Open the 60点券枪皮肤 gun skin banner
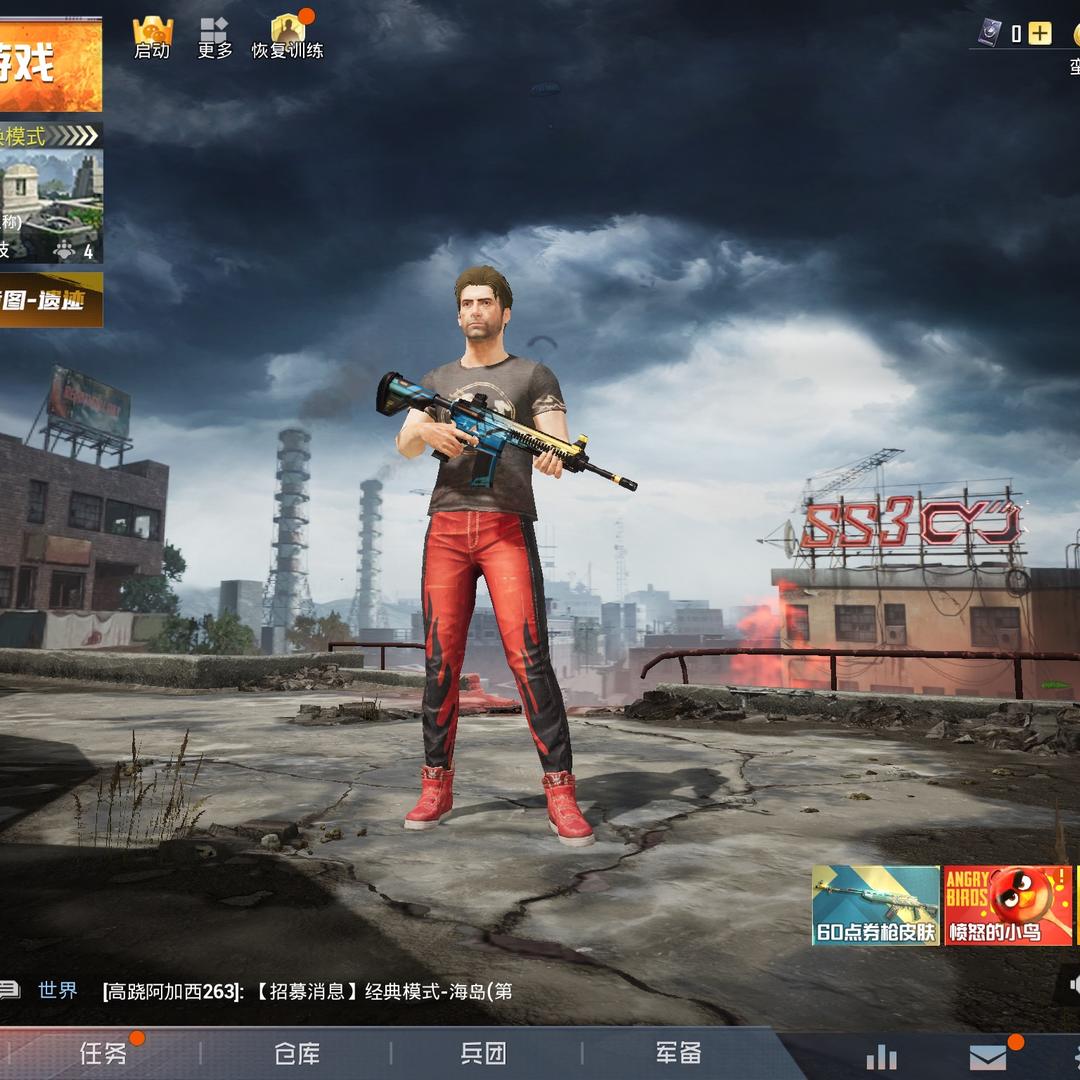Image resolution: width=1080 pixels, height=1080 pixels. pyautogui.click(x=876, y=905)
